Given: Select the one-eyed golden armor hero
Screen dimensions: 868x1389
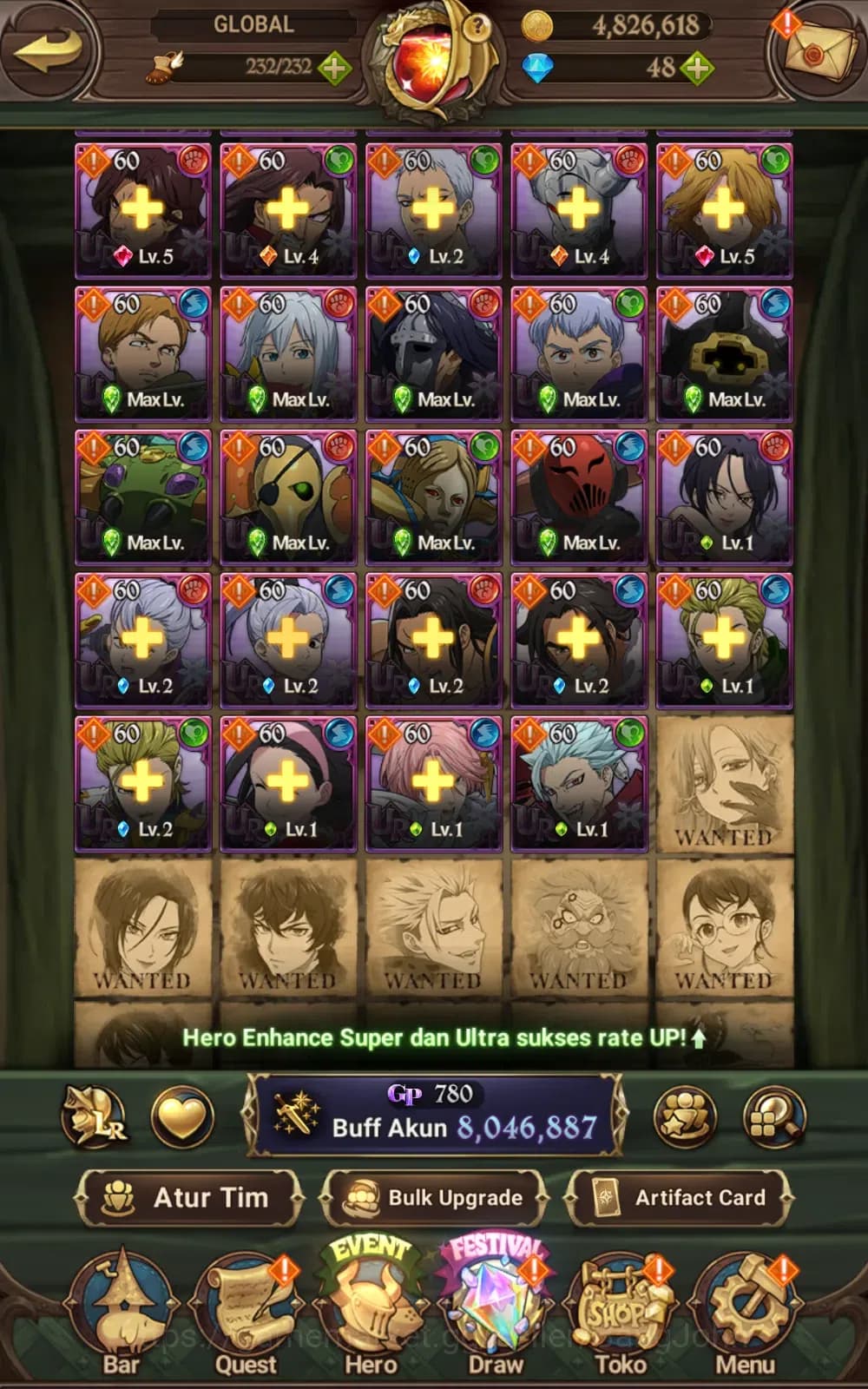Looking at the screenshot, I should click(x=288, y=497).
